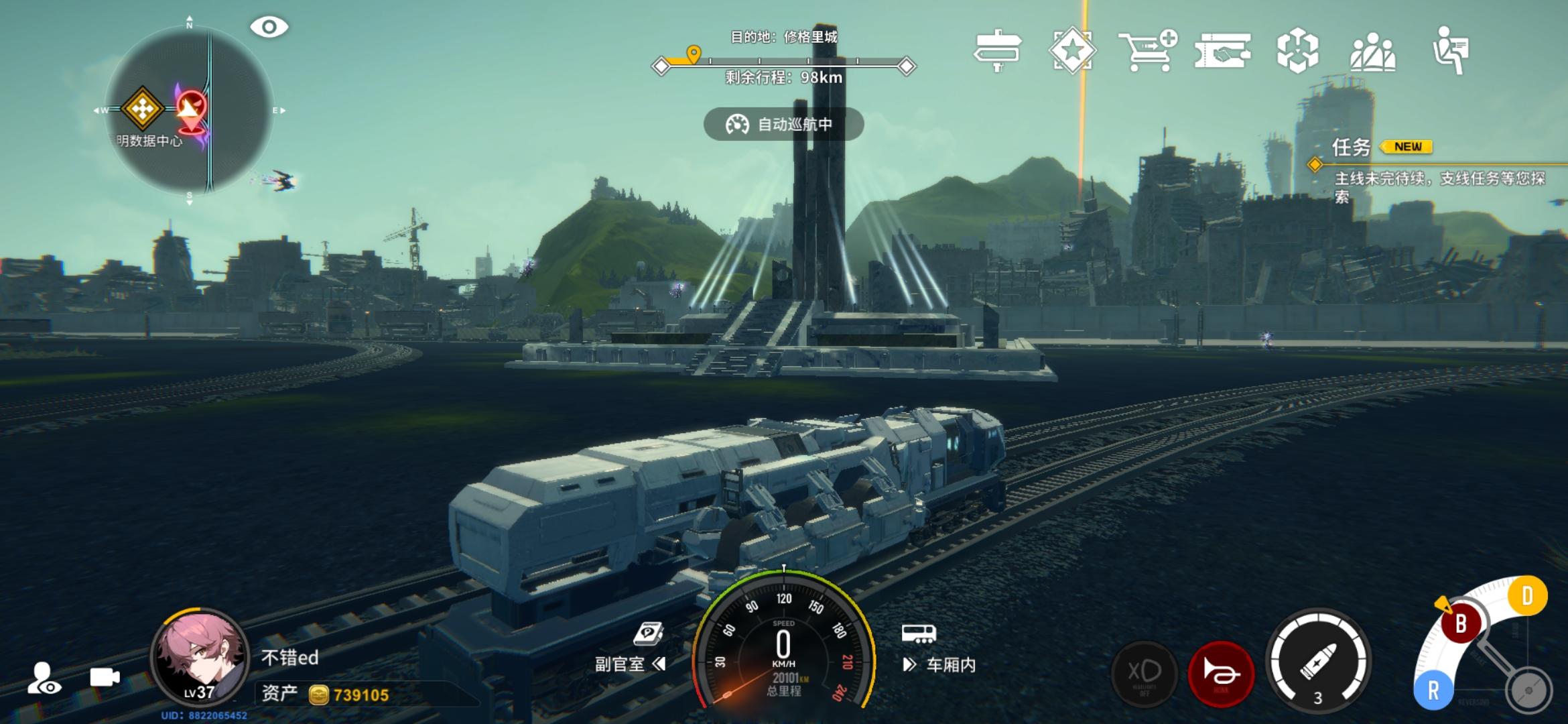The height and width of the screenshot is (724, 1568).
Task: Toggle the eye visibility icon near minimap
Action: click(269, 27)
